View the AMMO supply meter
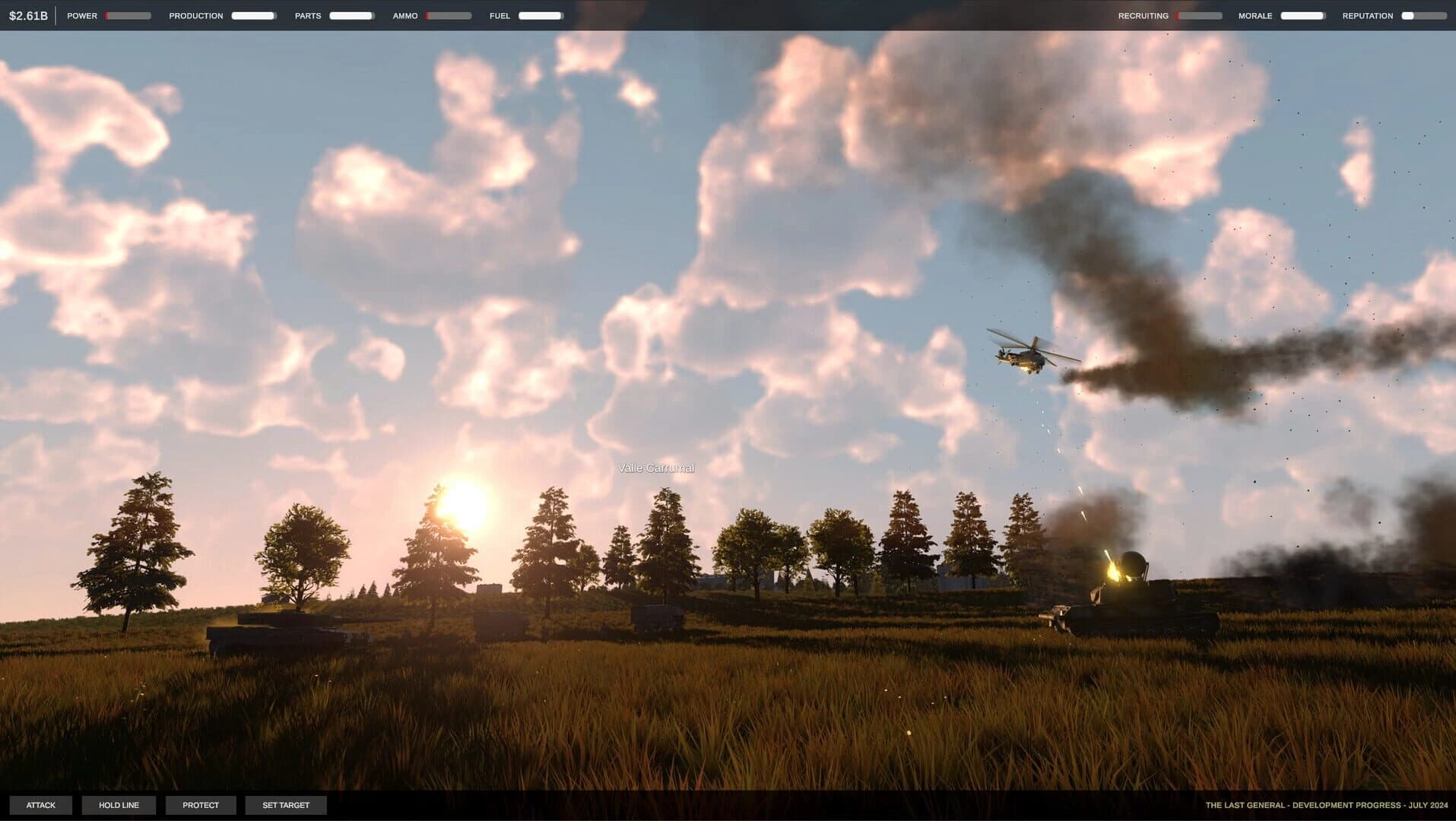This screenshot has height=821, width=1456. (450, 14)
